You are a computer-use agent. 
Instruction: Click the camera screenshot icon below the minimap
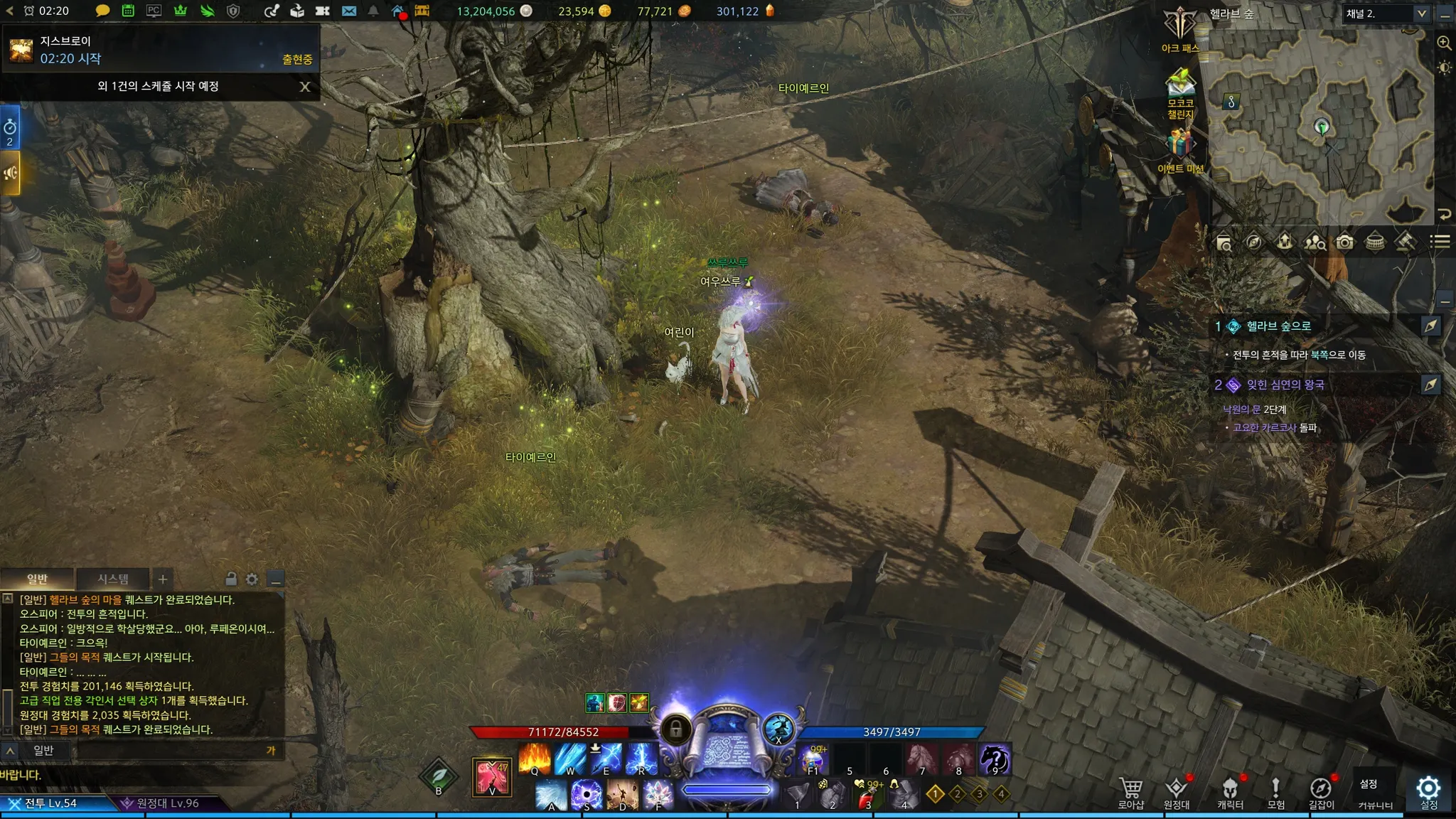point(1344,242)
